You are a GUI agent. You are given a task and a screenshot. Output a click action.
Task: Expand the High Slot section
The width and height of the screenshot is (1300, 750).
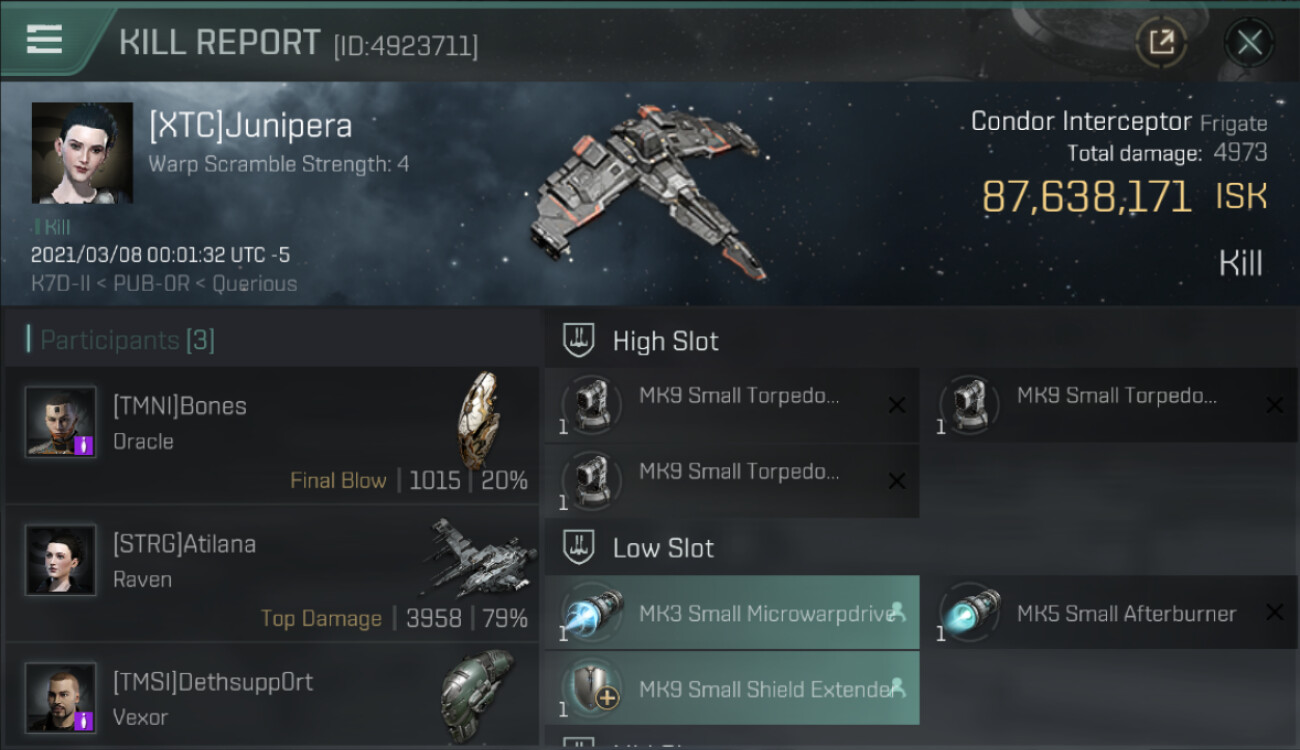coord(665,341)
